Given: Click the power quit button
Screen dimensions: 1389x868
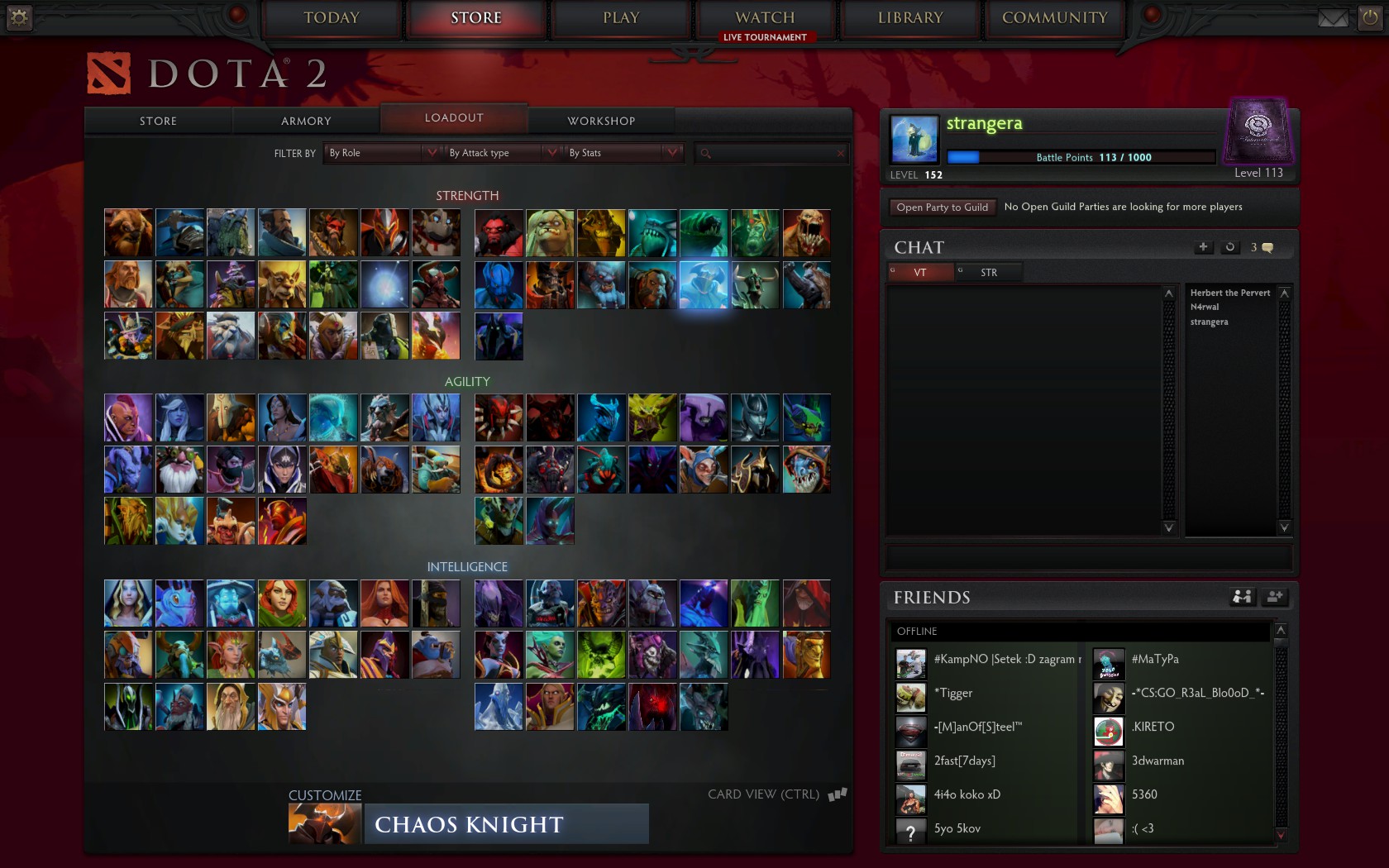Looking at the screenshot, I should 1370,18.
